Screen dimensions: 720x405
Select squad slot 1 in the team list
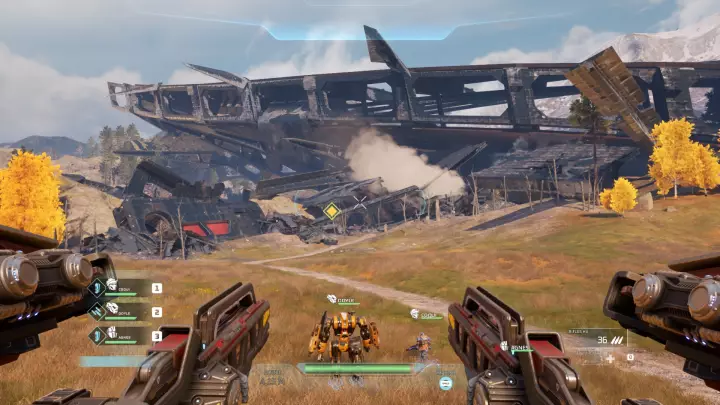pyautogui.click(x=156, y=288)
